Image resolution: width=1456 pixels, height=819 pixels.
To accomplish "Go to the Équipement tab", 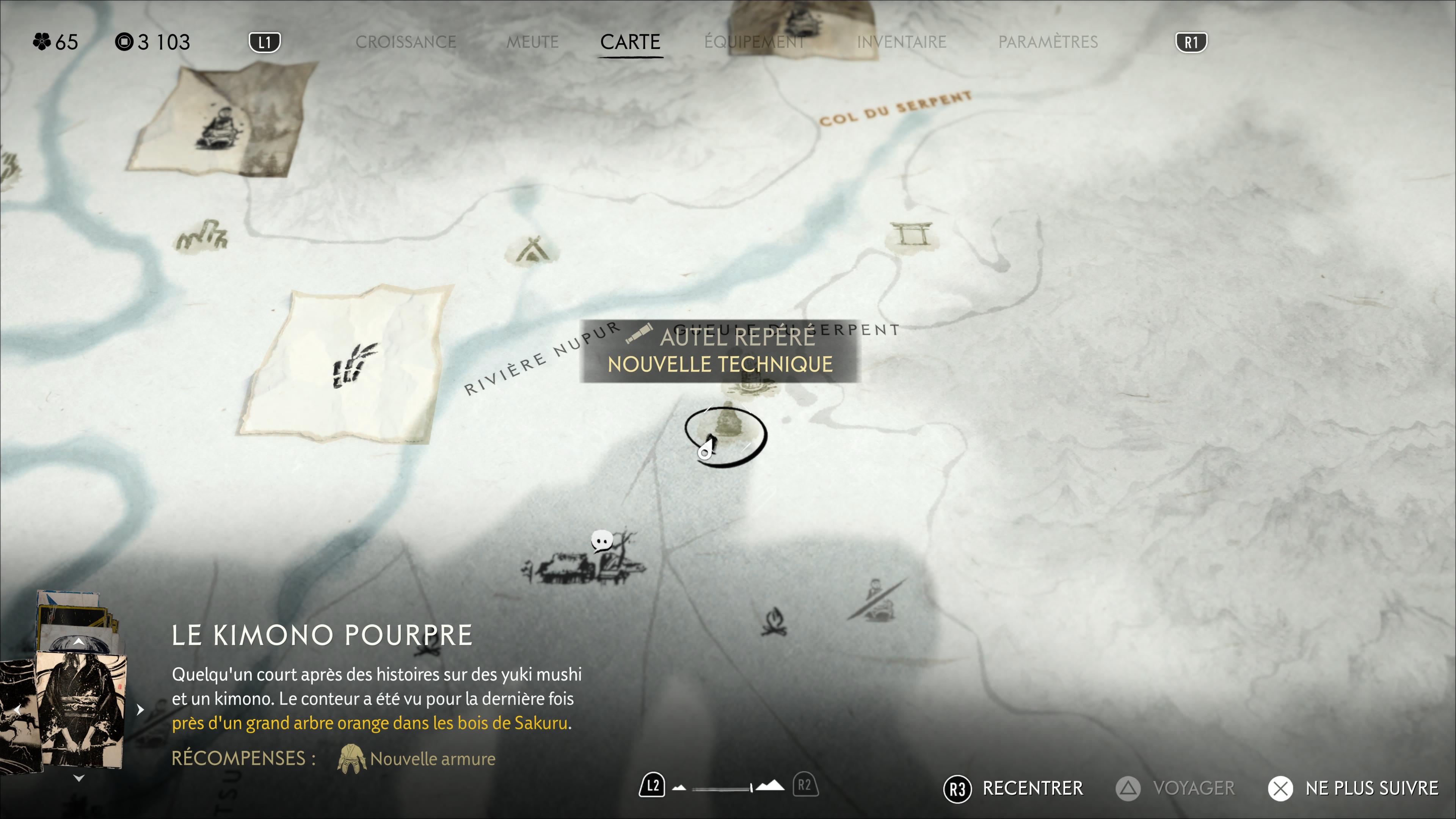I will 755,42.
